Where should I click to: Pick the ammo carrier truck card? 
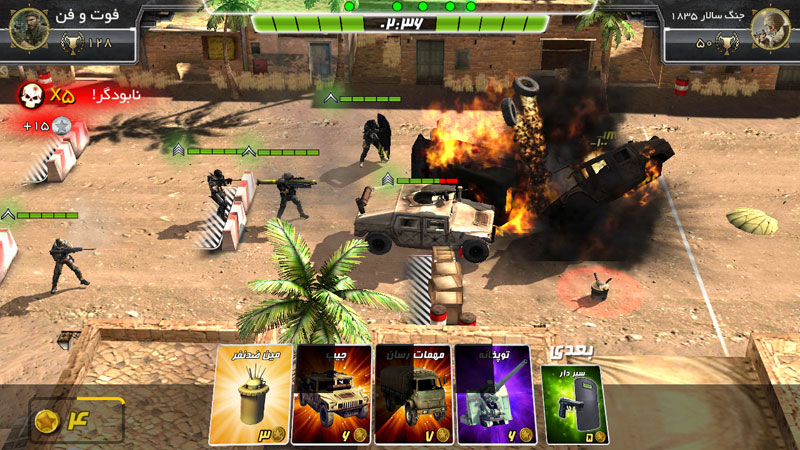(x=413, y=394)
